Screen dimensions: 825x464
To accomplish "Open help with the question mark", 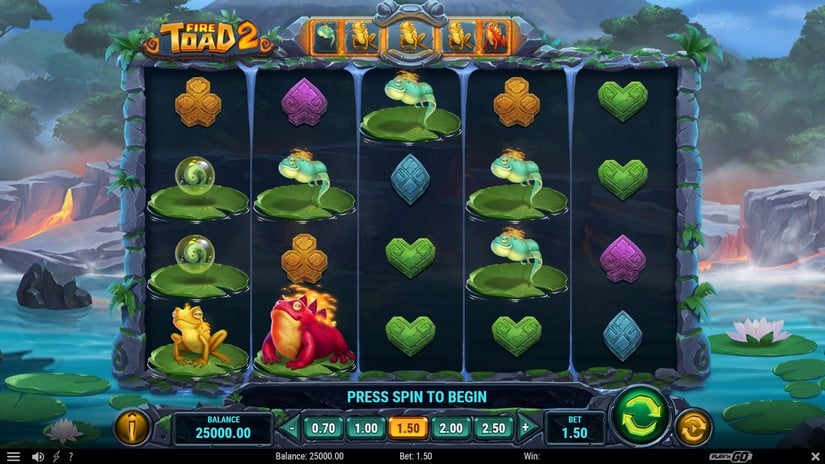I will click(x=69, y=457).
